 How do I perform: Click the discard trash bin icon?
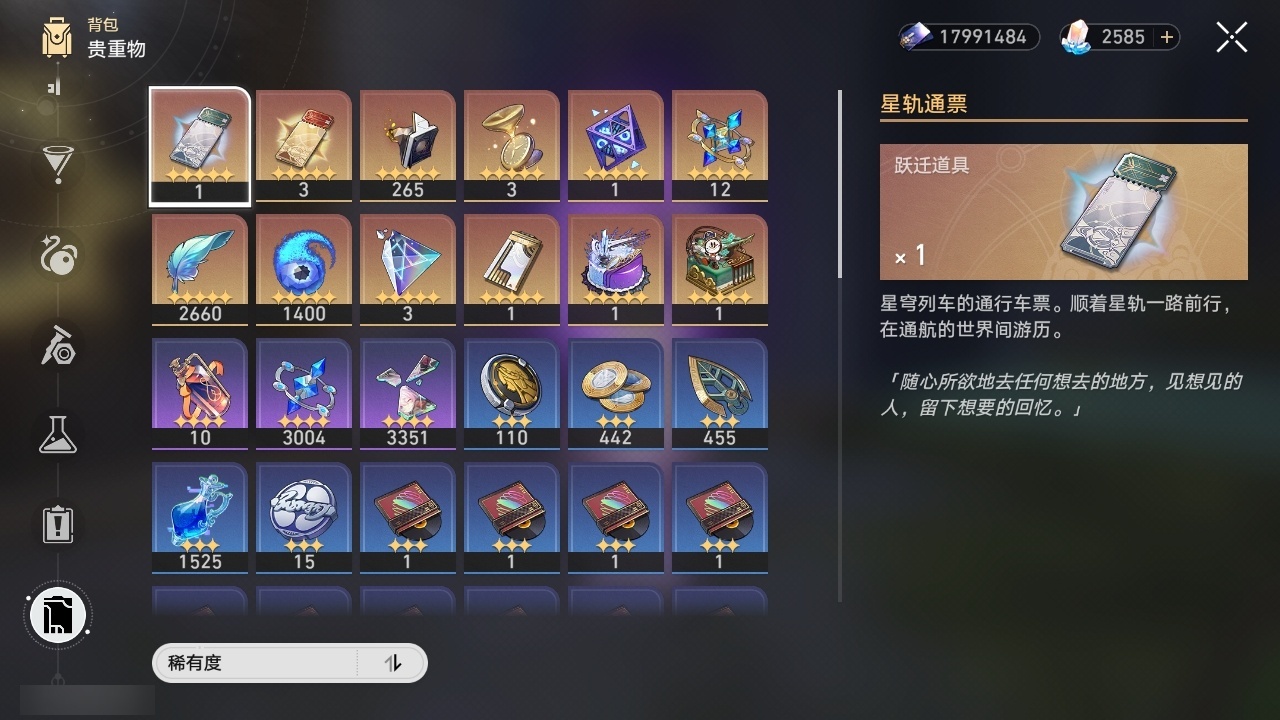[x=57, y=615]
